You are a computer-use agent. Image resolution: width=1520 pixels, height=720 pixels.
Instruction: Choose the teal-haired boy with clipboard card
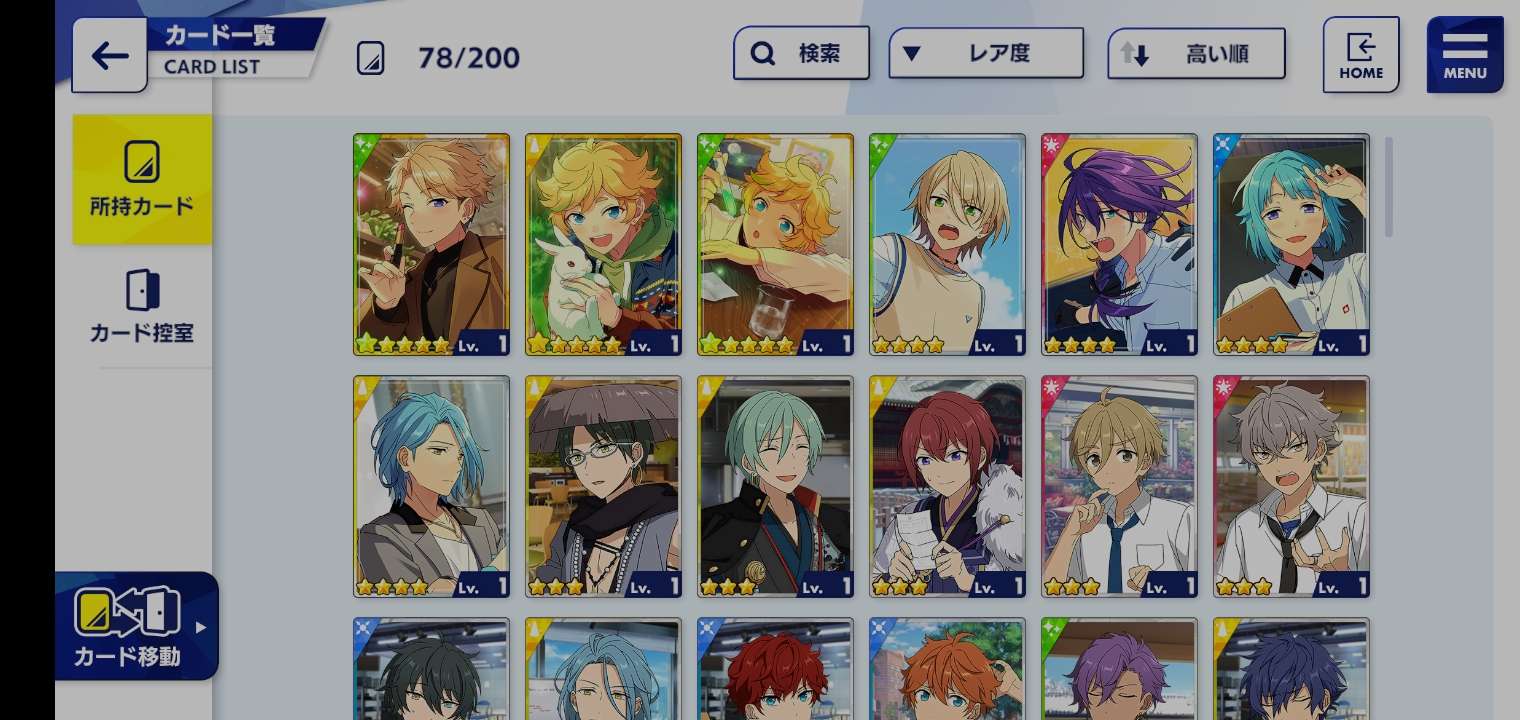coord(1291,244)
